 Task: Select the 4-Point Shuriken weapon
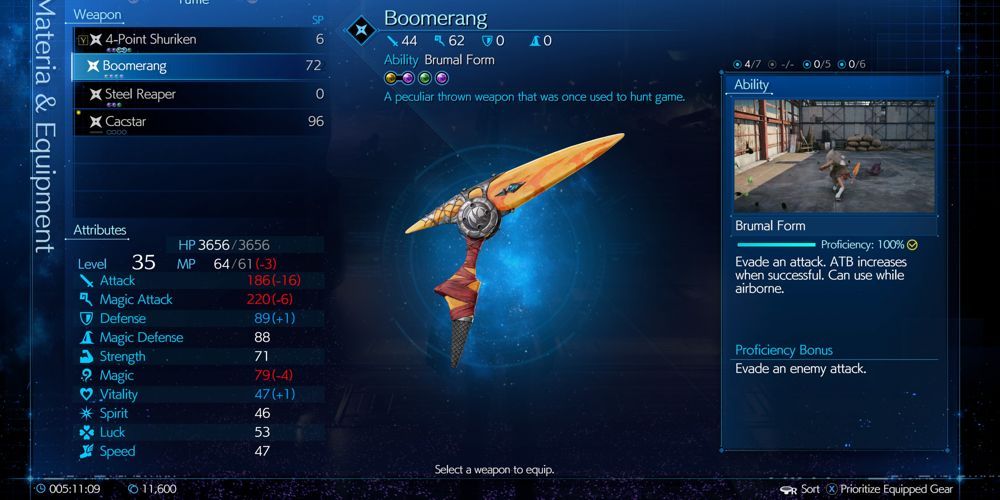pyautogui.click(x=200, y=40)
